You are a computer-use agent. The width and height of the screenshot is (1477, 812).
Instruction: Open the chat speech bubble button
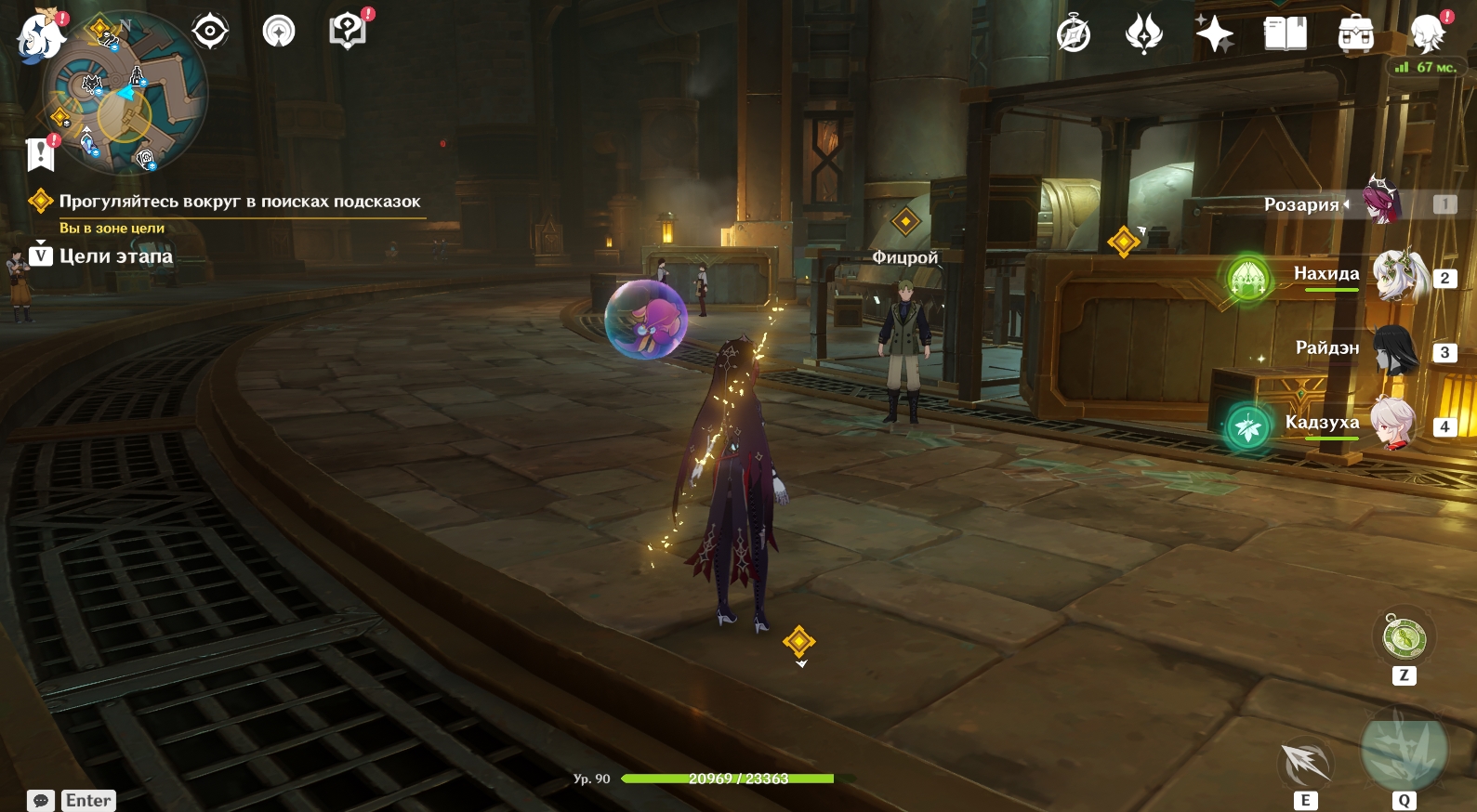tap(41, 801)
